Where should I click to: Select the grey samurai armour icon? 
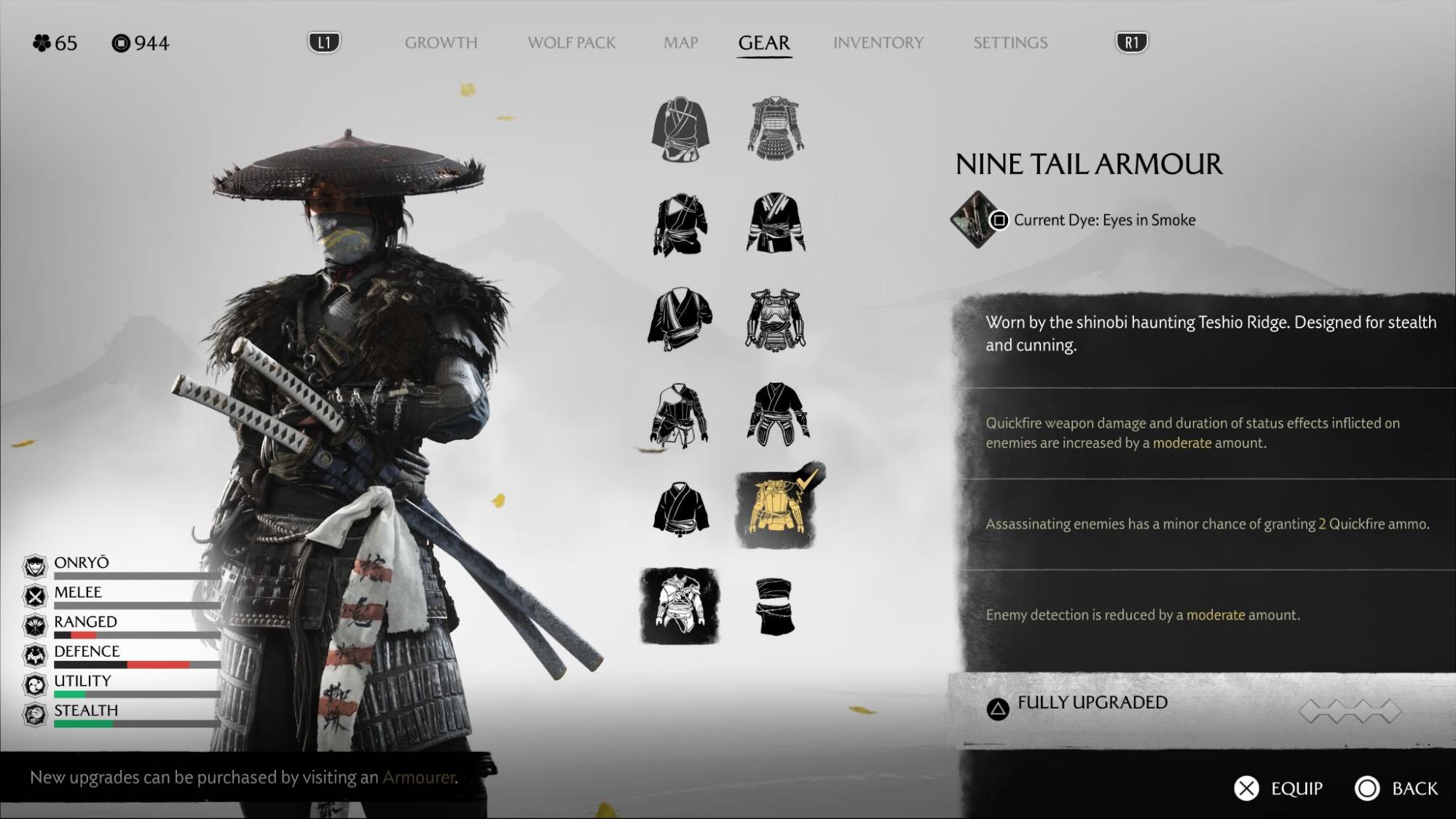775,129
